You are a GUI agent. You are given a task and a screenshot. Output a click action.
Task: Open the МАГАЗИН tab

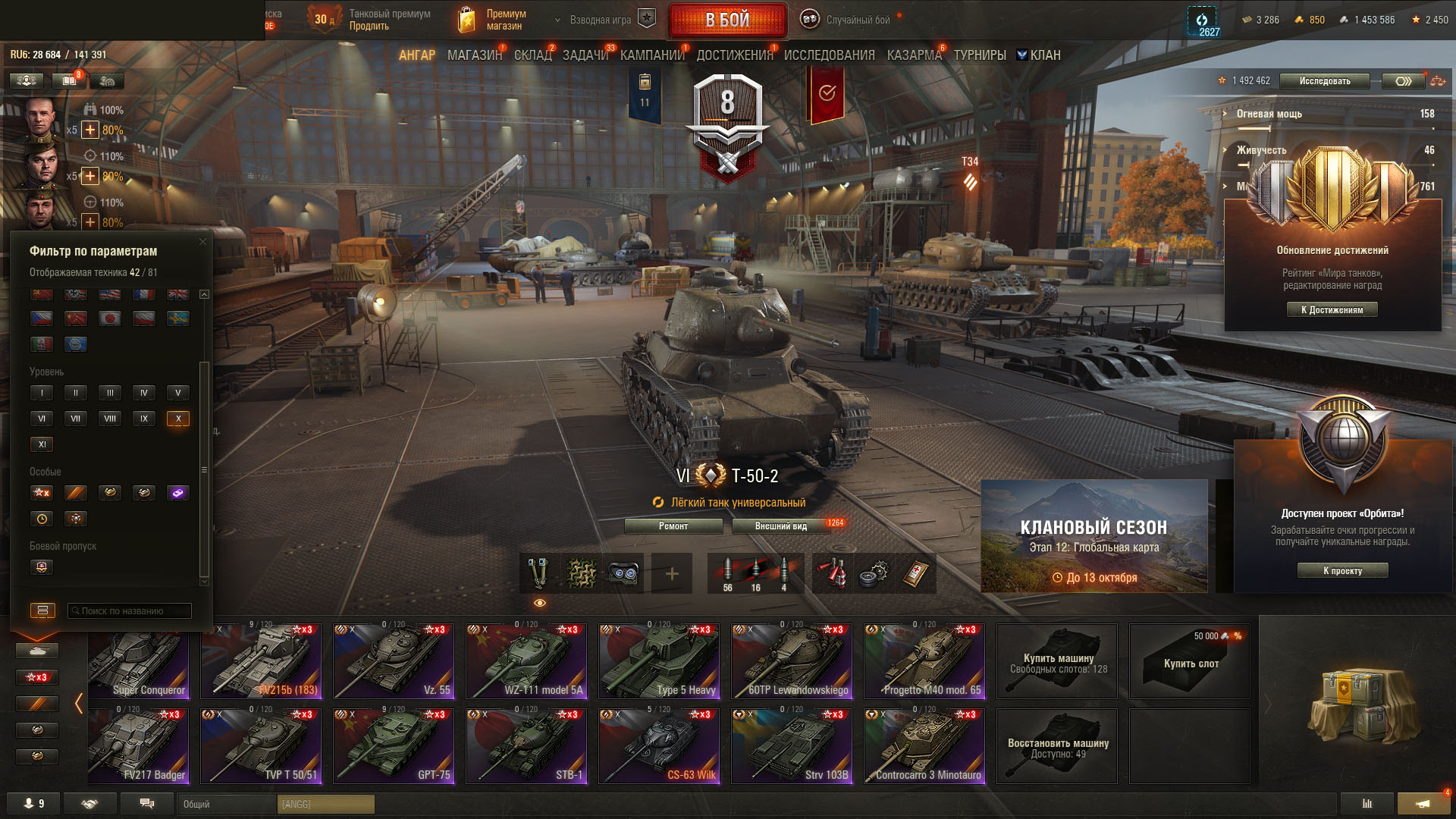[474, 55]
